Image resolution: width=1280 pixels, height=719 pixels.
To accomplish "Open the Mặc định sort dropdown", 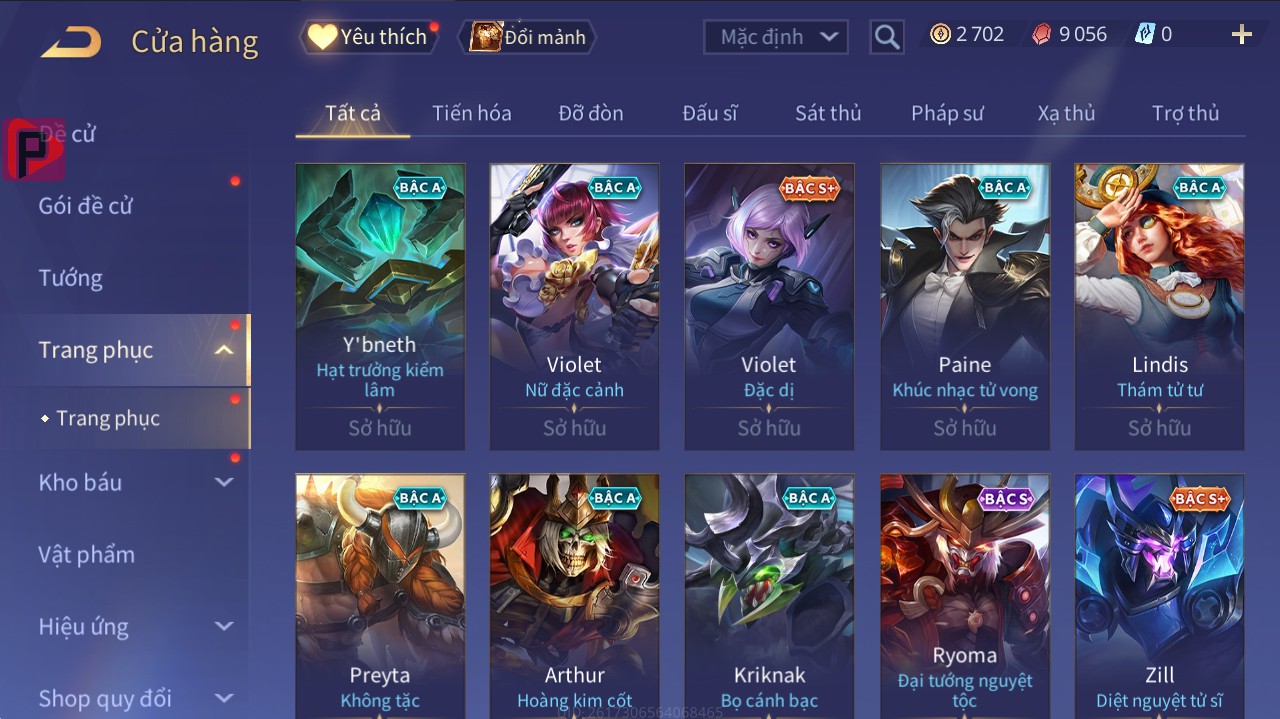I will tap(775, 37).
